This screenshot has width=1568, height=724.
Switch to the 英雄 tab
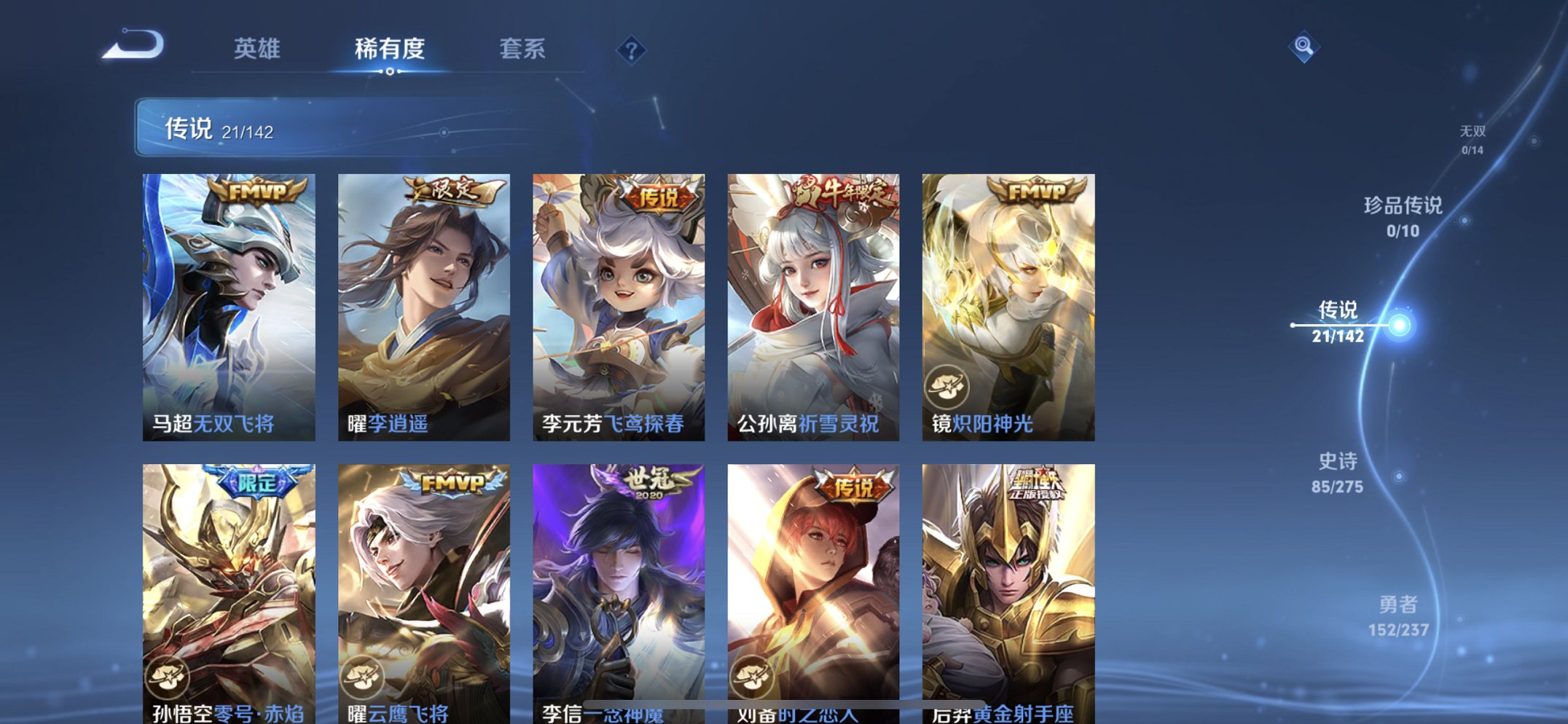tap(258, 49)
